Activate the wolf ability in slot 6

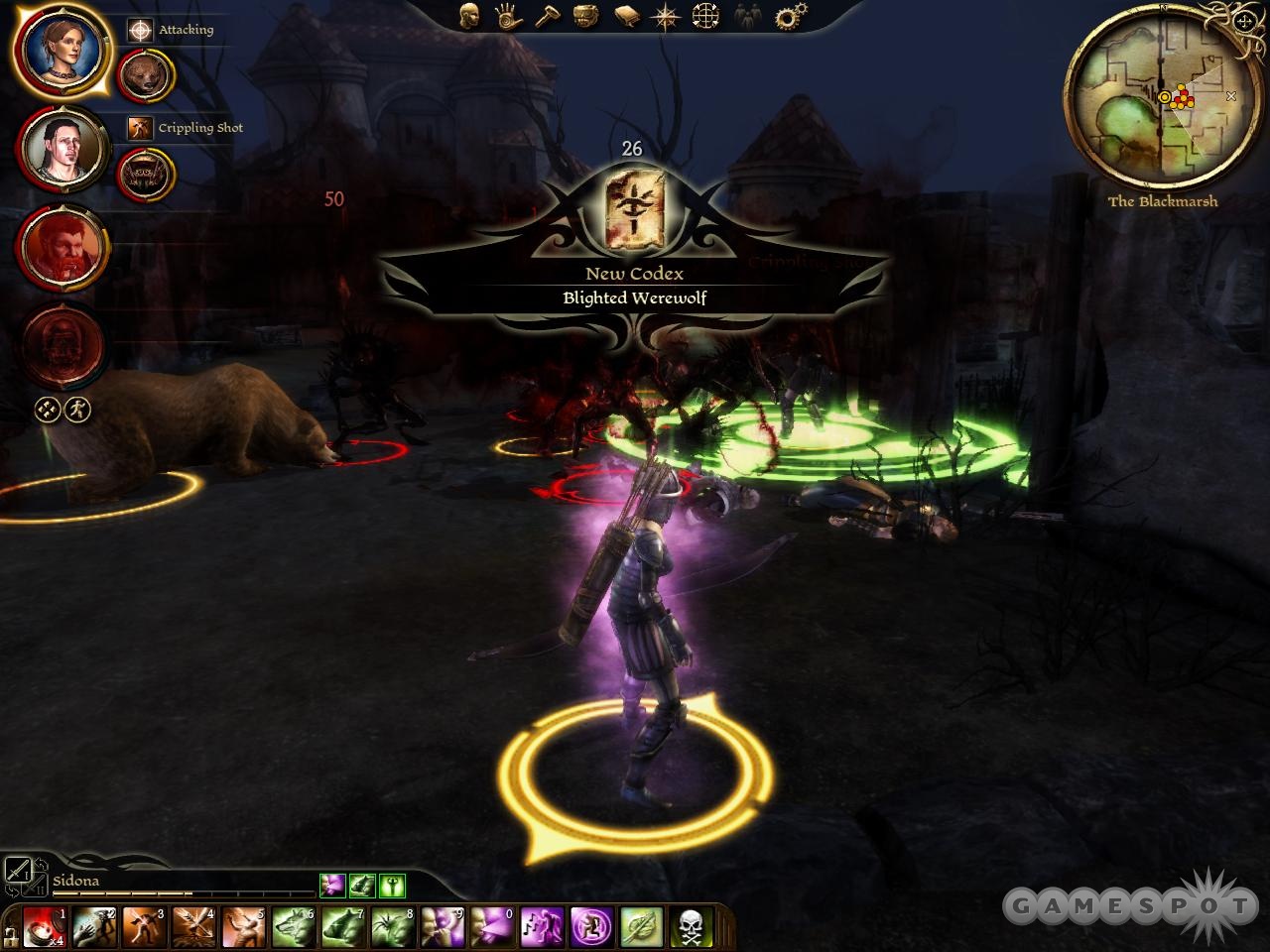pyautogui.click(x=293, y=926)
